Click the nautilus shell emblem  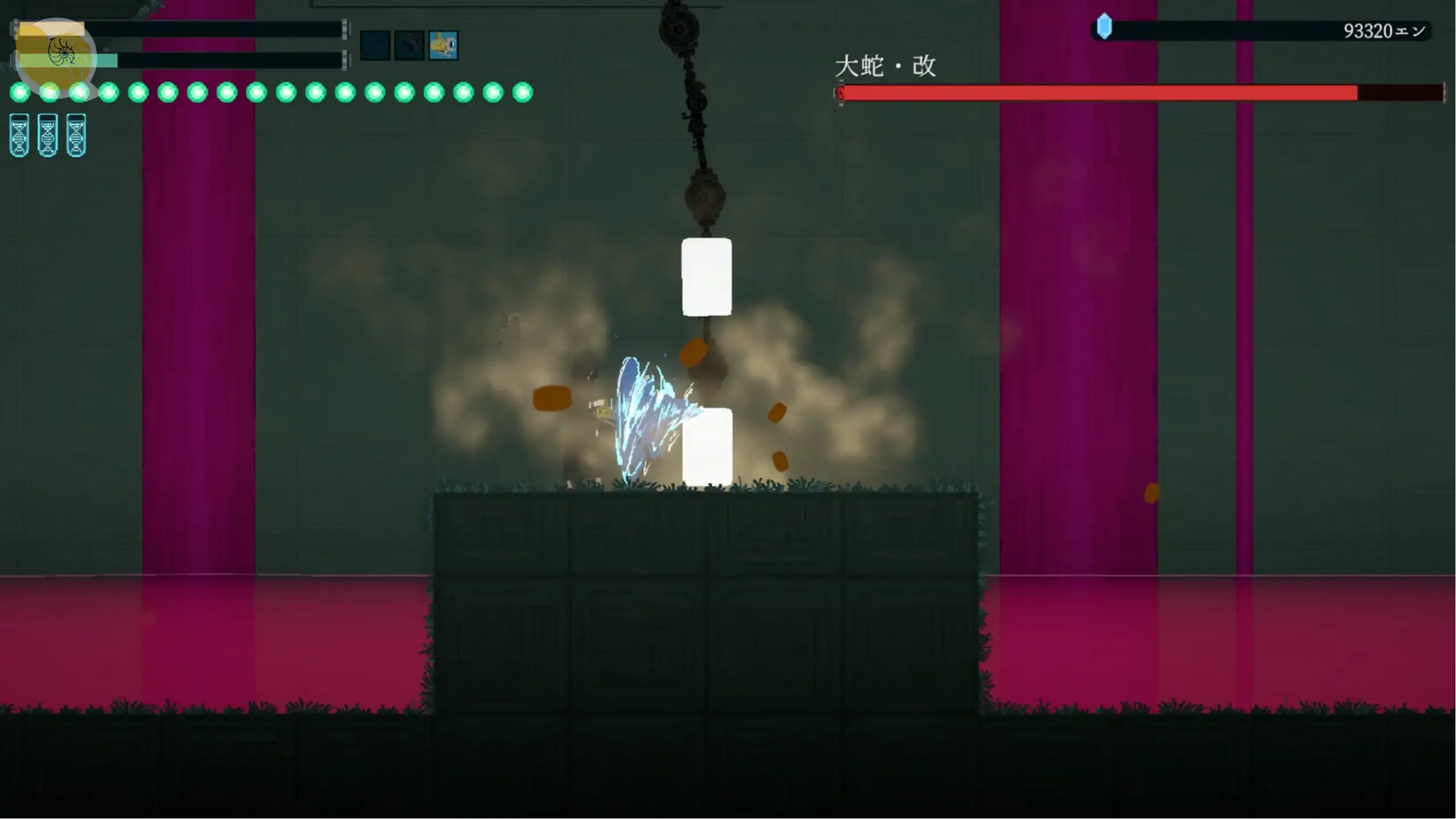coord(61,52)
